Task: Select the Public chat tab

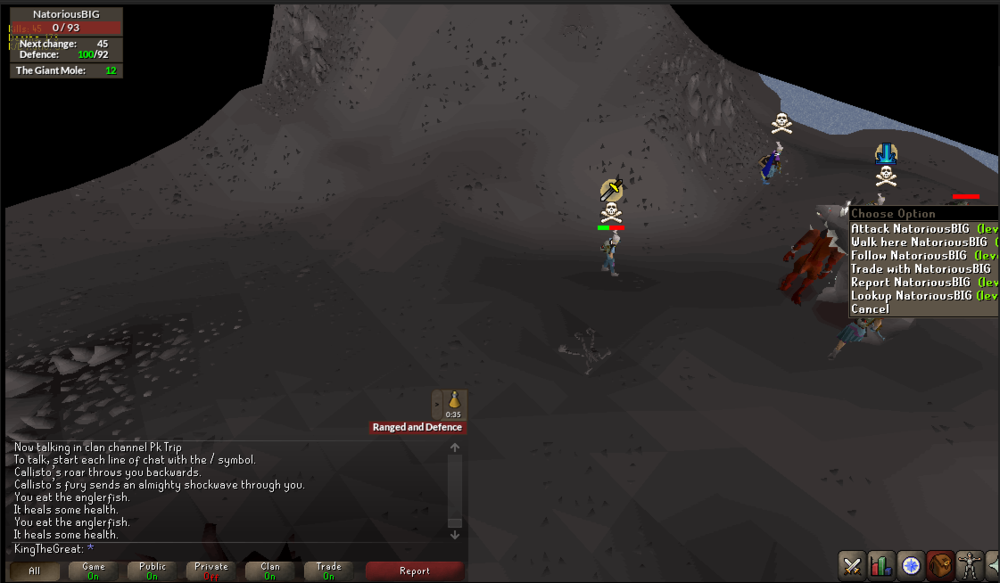Action: click(x=152, y=571)
